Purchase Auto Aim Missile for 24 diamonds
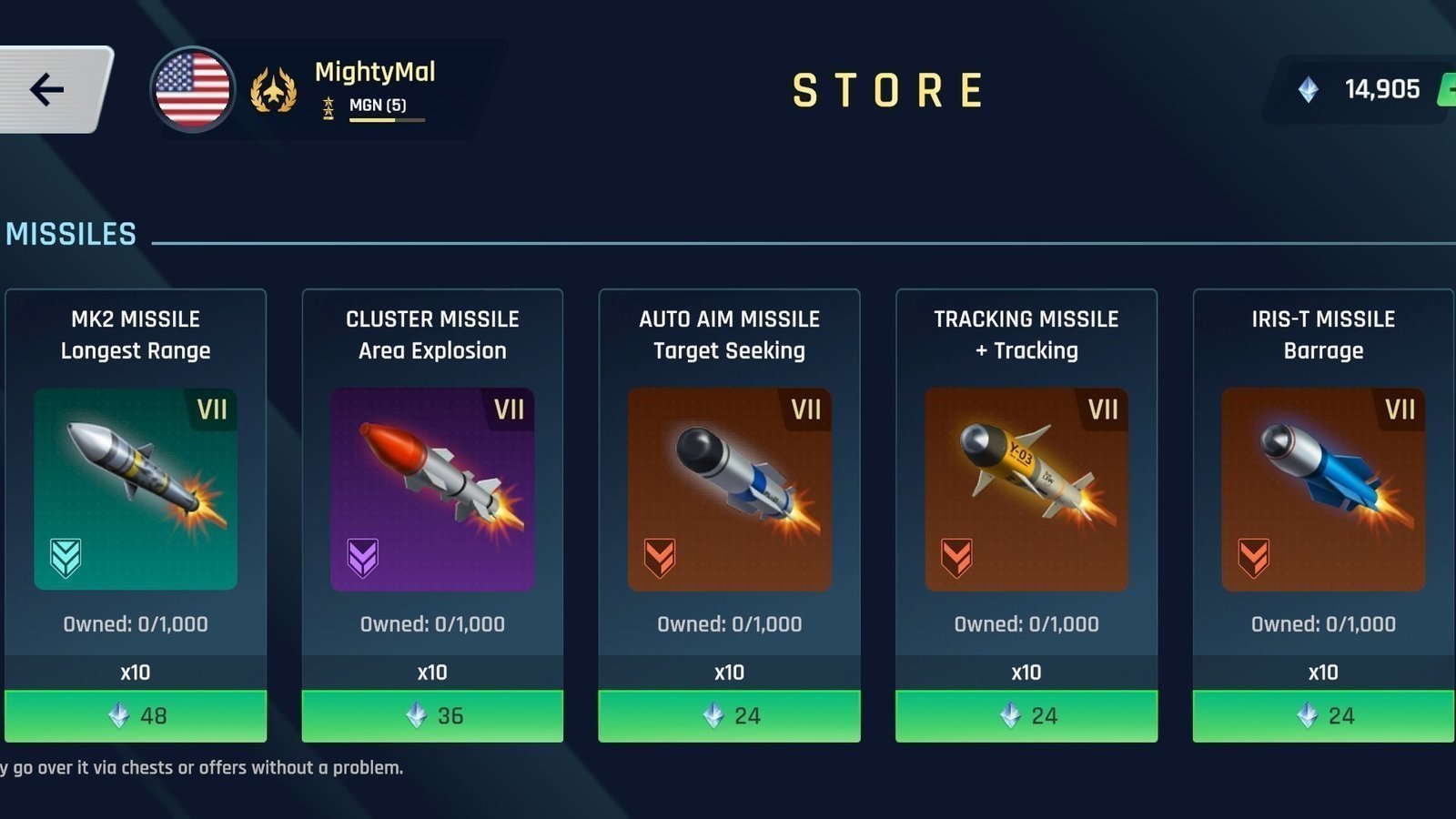Image resolution: width=1456 pixels, height=819 pixels. coord(729,716)
